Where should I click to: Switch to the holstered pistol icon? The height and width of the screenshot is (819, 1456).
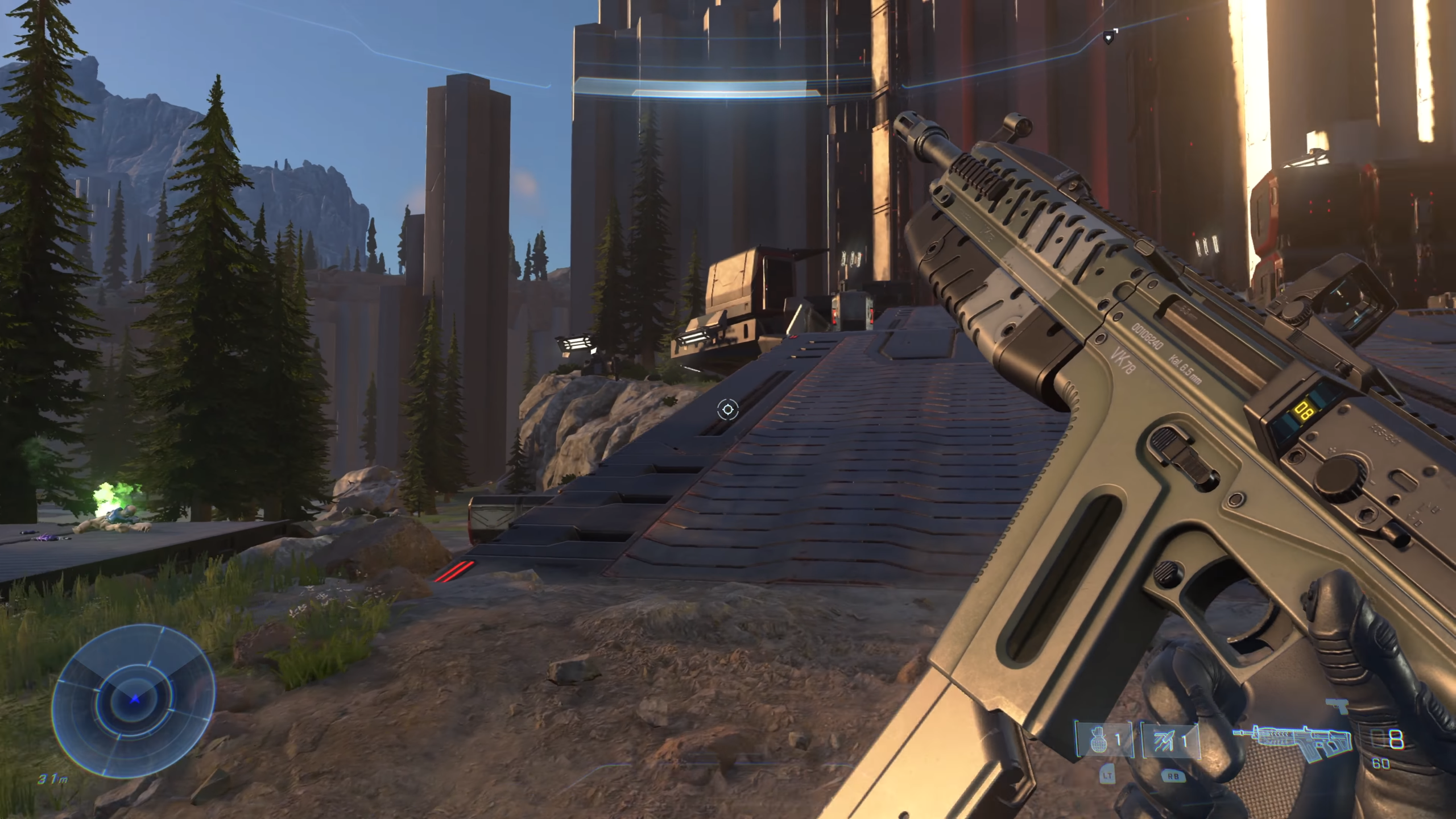click(1336, 706)
